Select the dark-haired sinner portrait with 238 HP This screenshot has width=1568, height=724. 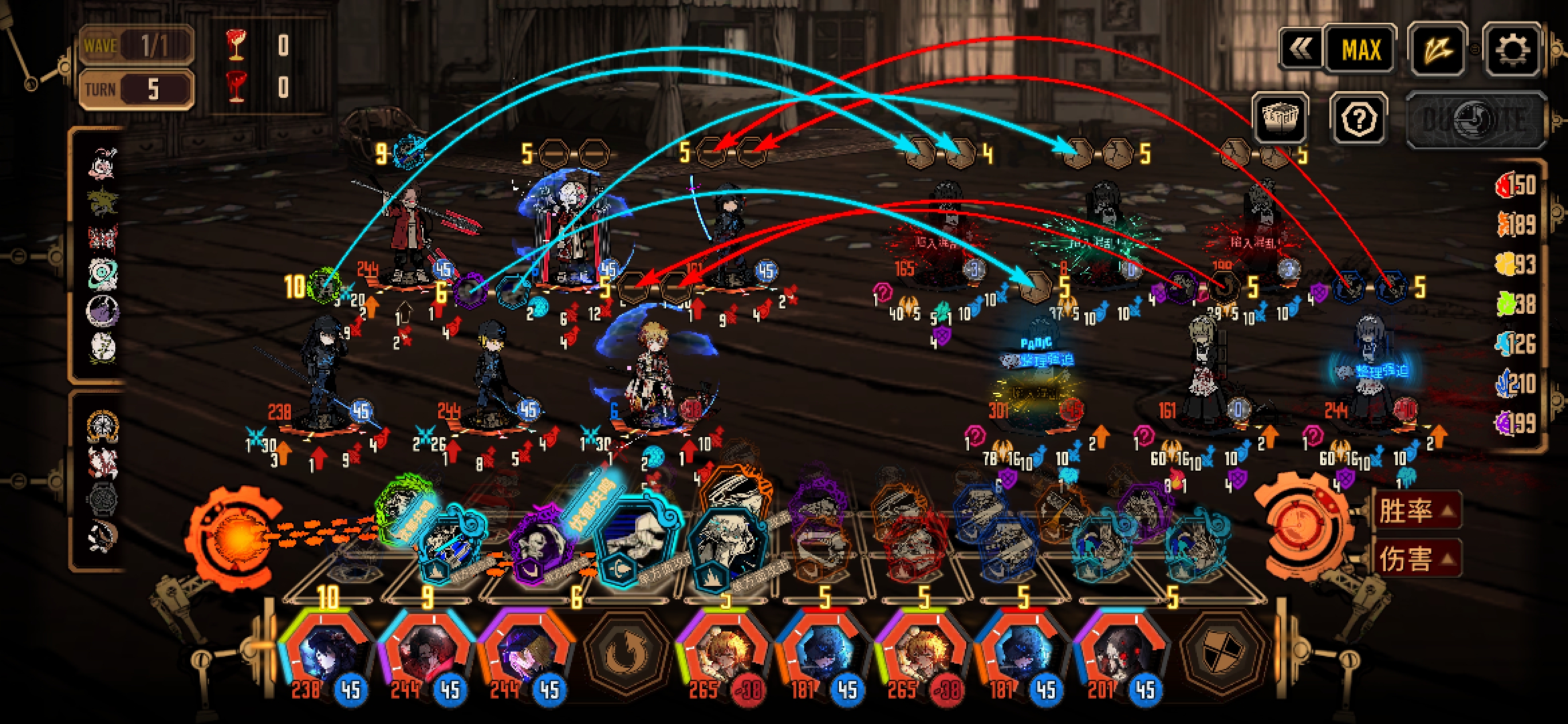(x=325, y=654)
